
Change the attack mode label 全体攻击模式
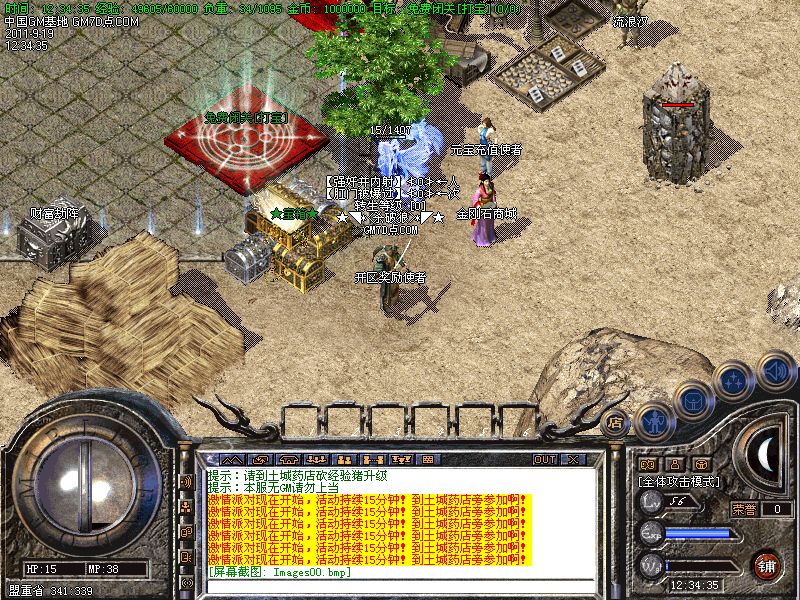pos(682,481)
